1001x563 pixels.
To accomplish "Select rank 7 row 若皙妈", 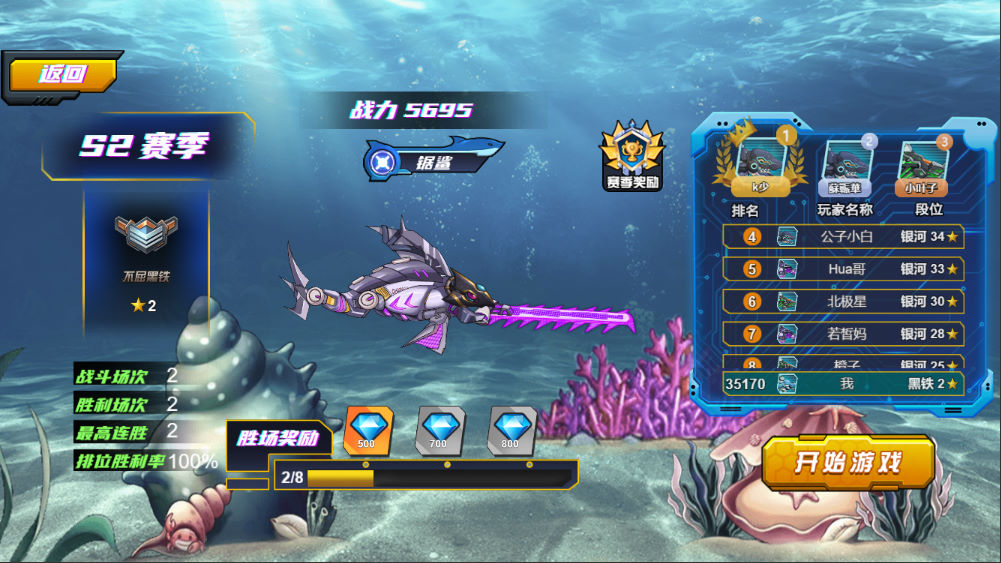I will pos(843,333).
